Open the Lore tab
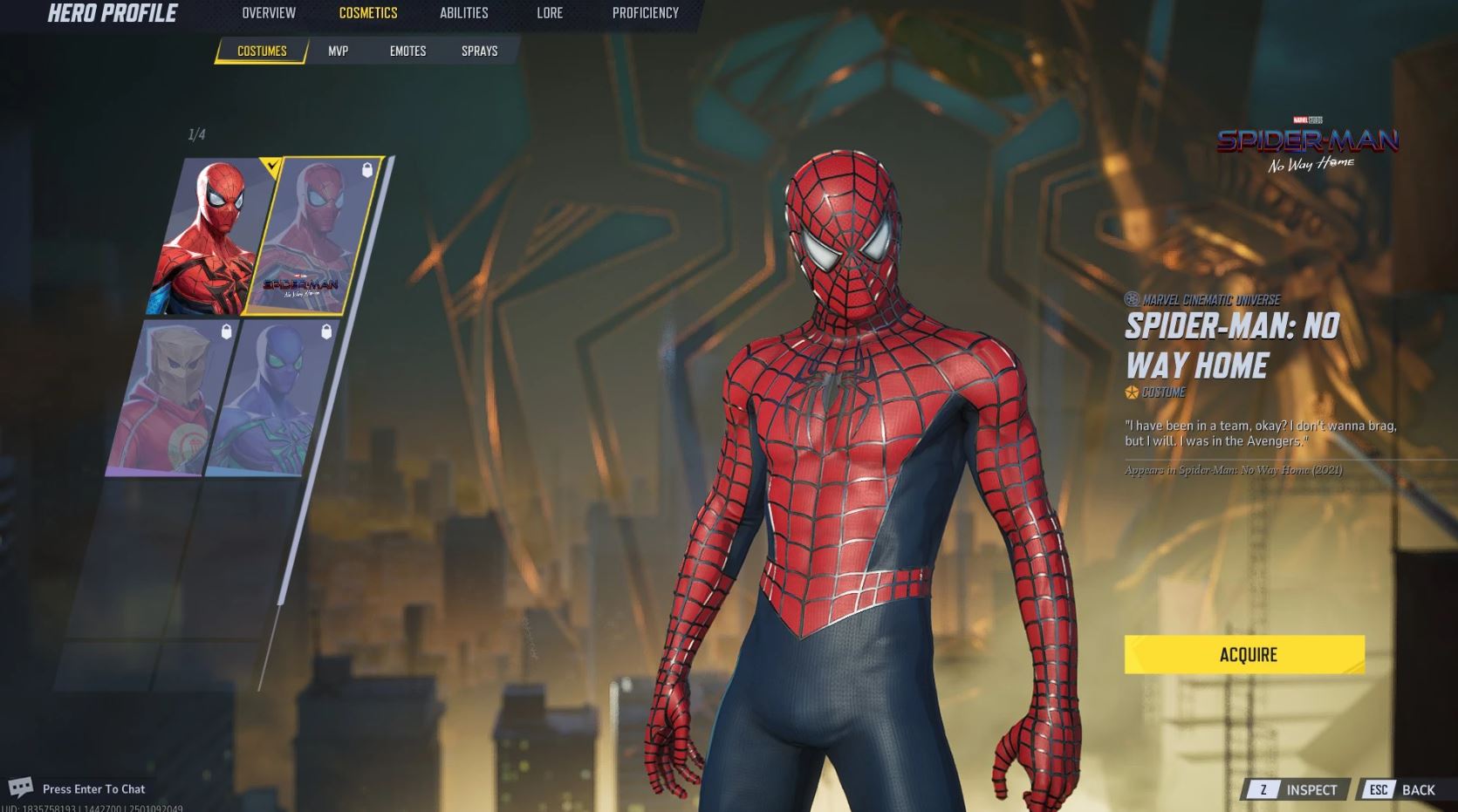 [550, 13]
